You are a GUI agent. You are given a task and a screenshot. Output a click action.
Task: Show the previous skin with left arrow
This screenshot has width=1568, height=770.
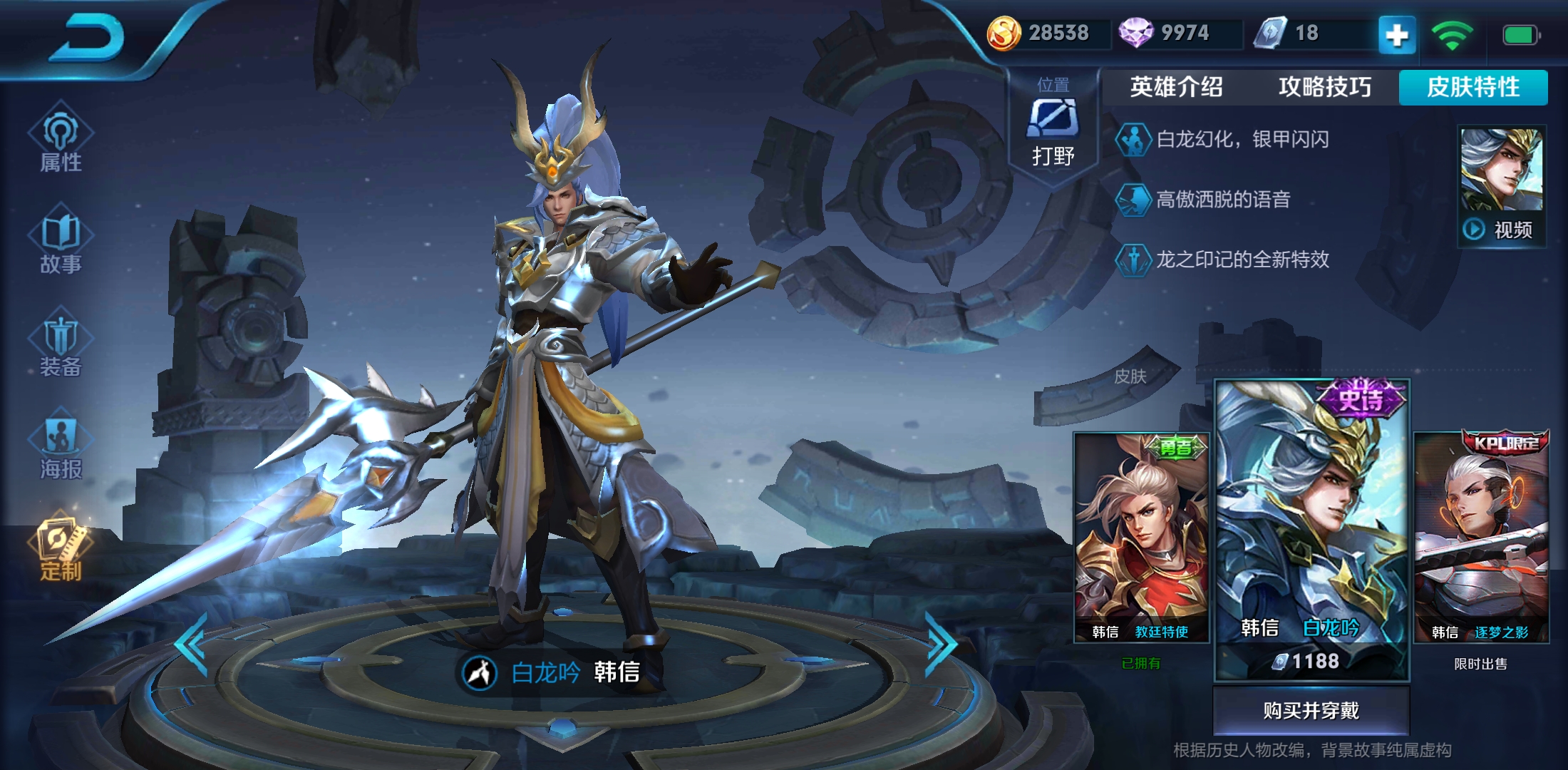click(x=192, y=644)
